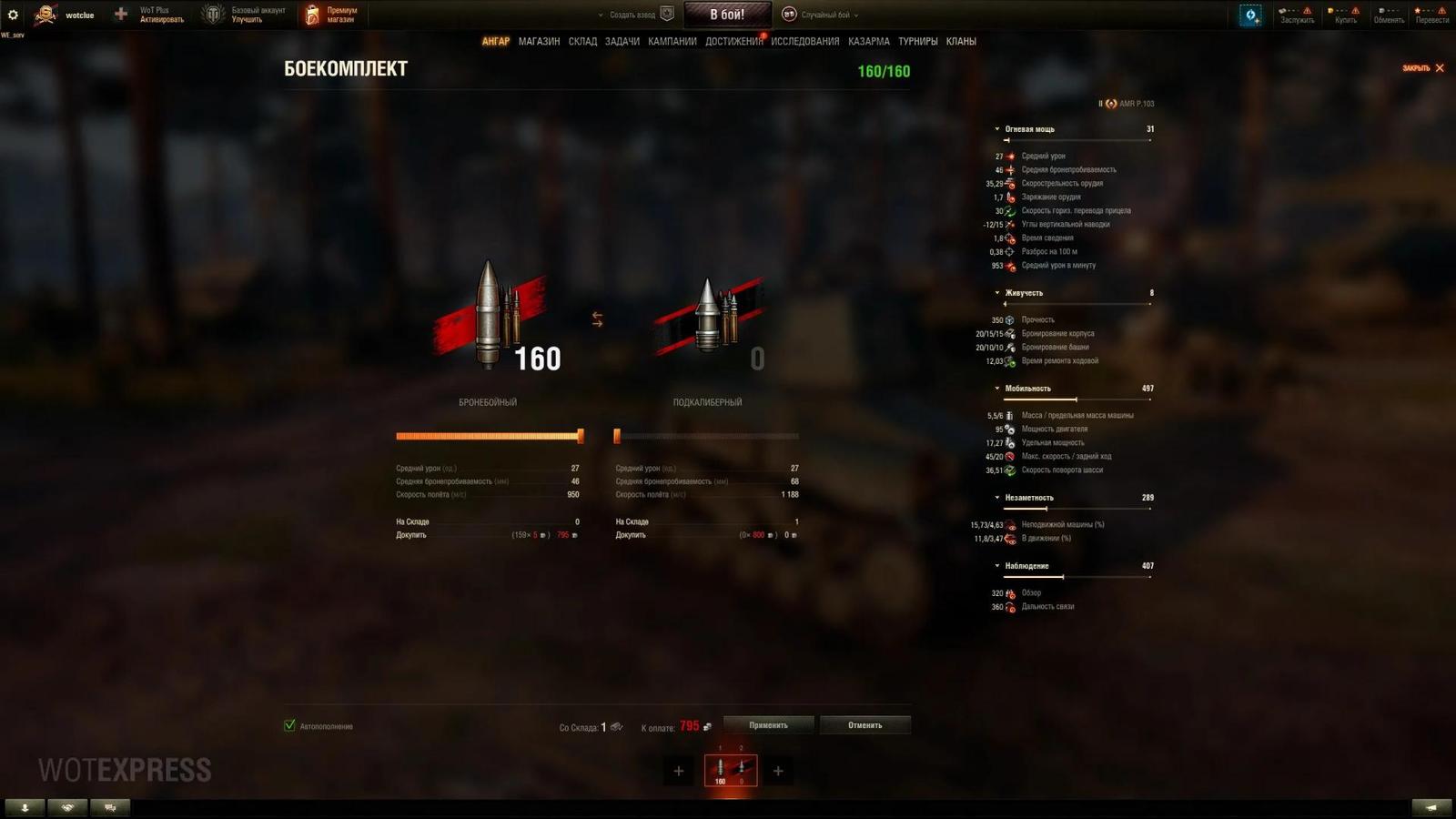Click the Применить button
1456x819 pixels.
[x=767, y=724]
